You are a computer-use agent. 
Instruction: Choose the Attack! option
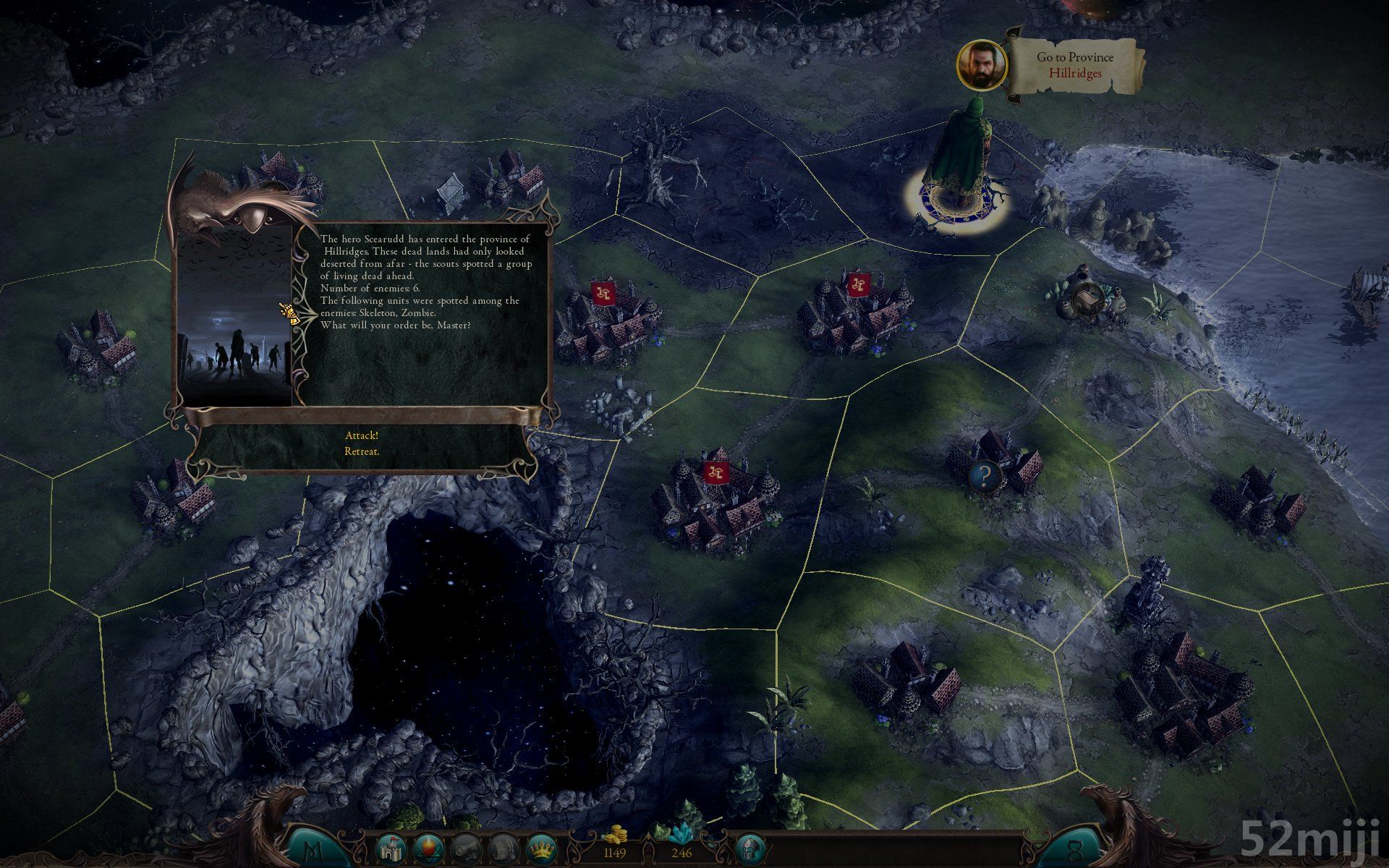coord(362,435)
